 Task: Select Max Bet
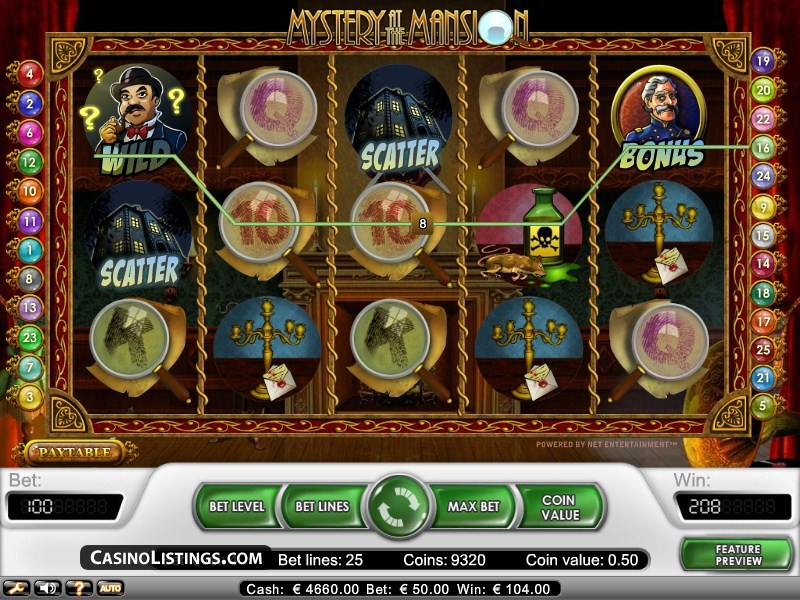473,506
